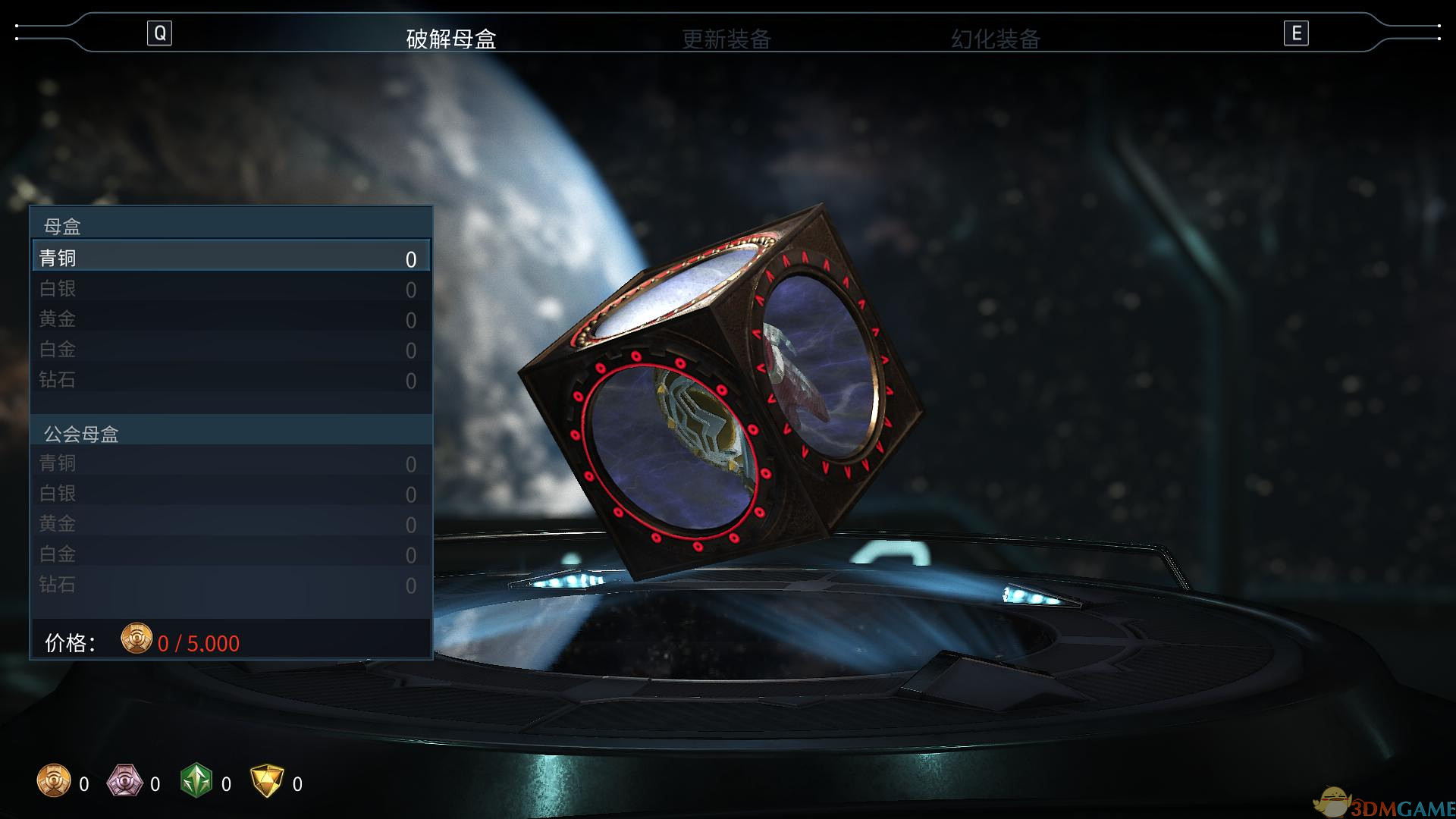Image resolution: width=1456 pixels, height=819 pixels.
Task: Pick the 黄金 row under 公会母盒
Action: click(x=231, y=524)
